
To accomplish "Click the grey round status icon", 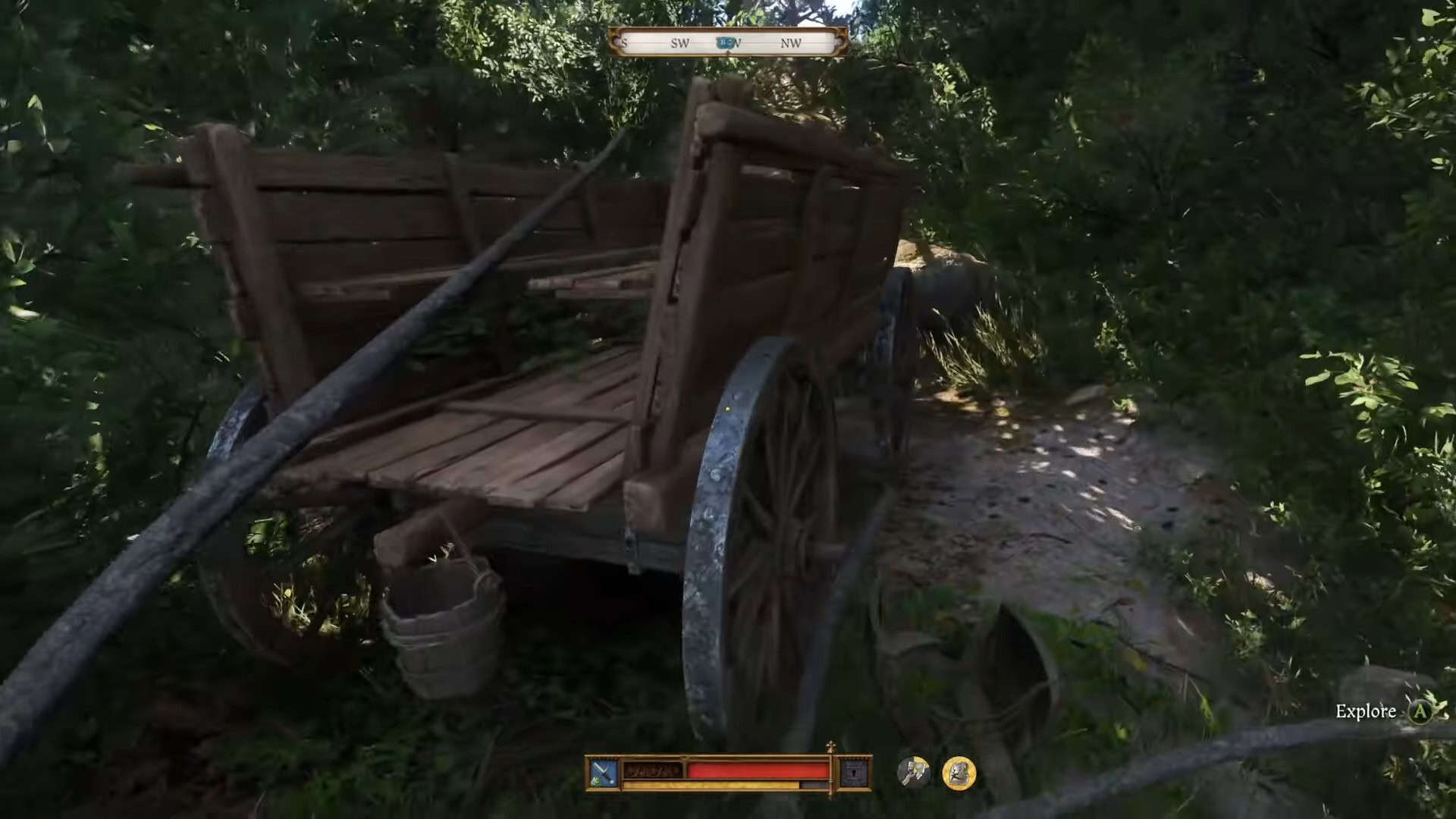I will (913, 773).
